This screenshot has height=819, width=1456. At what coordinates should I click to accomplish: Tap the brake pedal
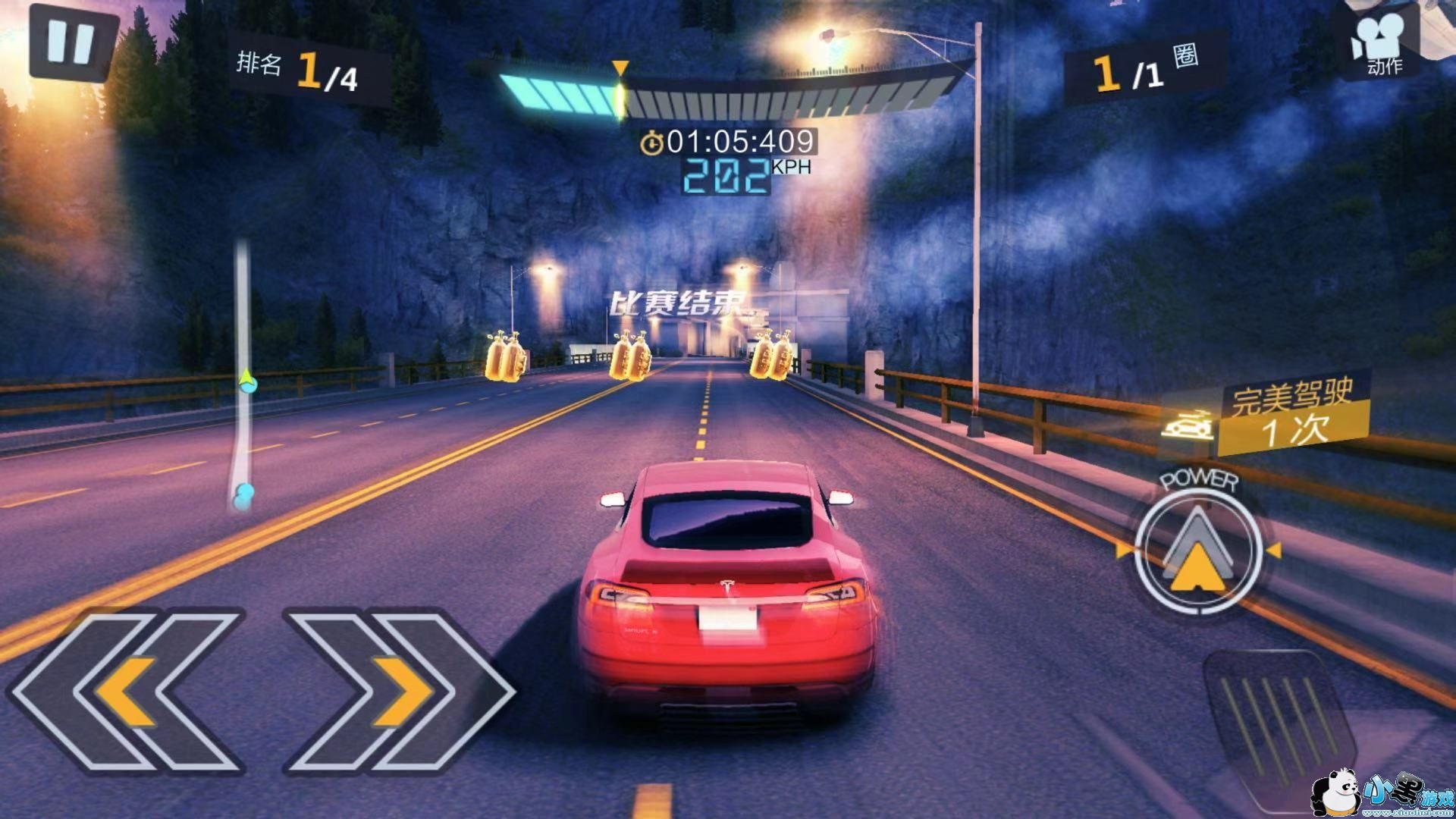1274,720
